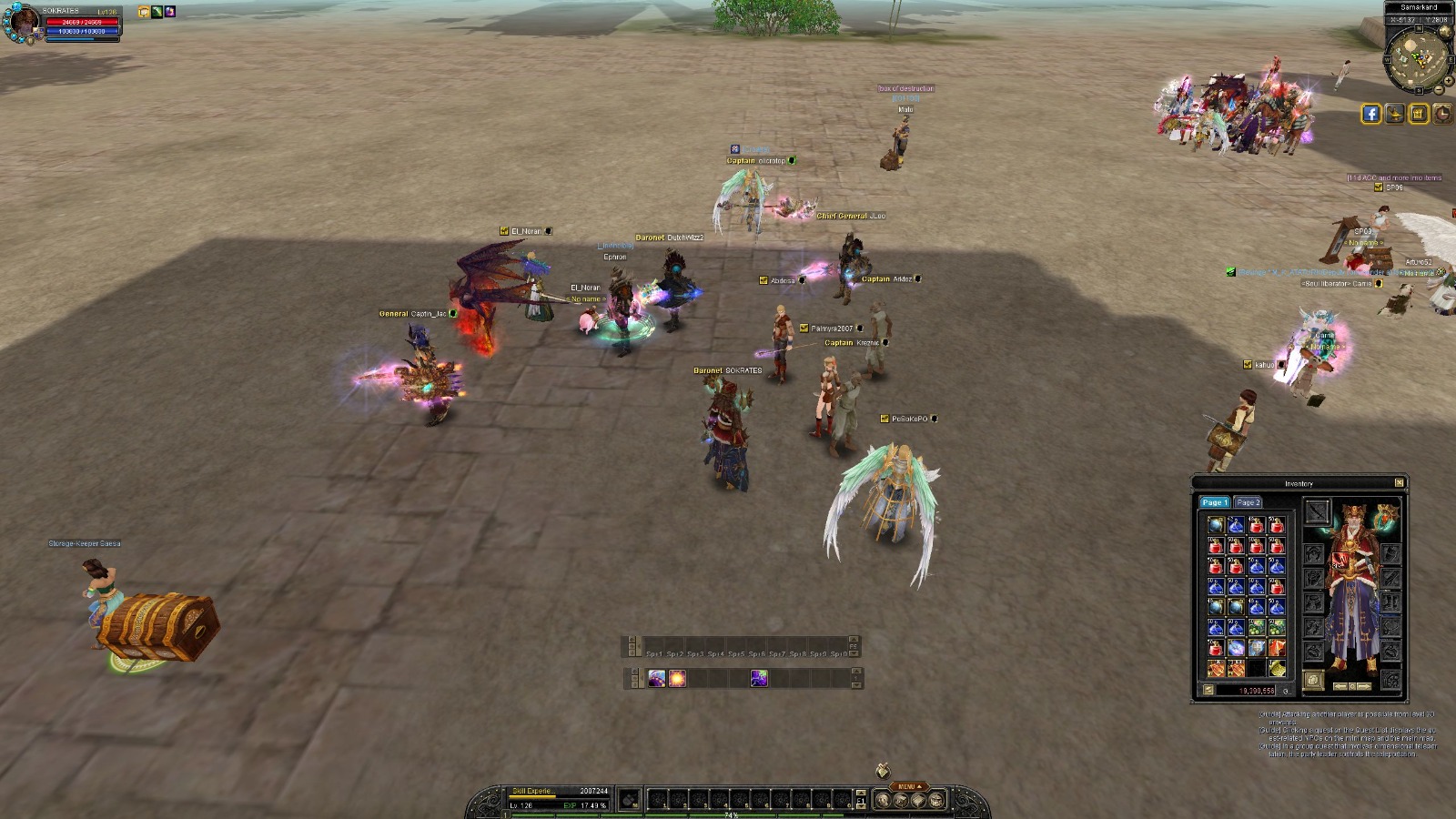Zoom out the minimap

1439,90
